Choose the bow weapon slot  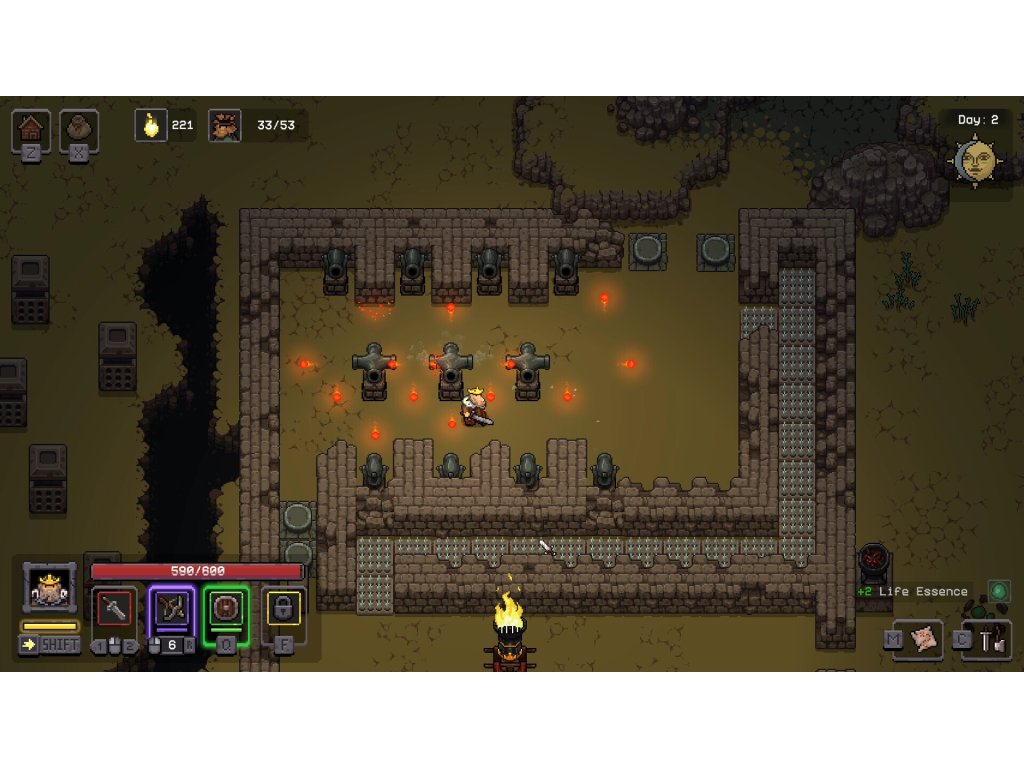point(171,609)
